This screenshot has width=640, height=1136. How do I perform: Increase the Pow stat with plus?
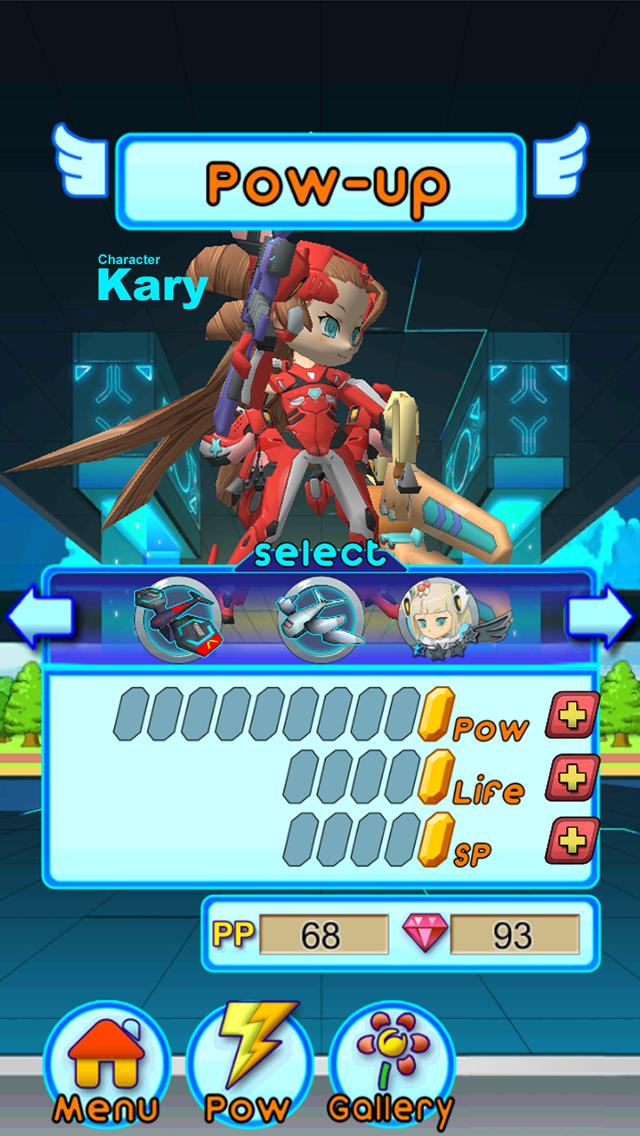(x=572, y=716)
